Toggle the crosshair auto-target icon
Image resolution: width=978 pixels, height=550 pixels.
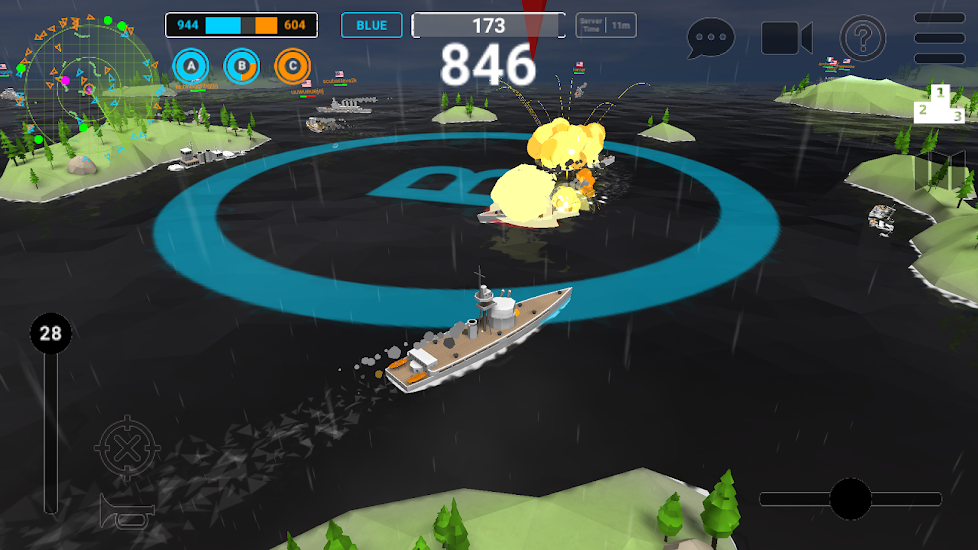(x=125, y=449)
